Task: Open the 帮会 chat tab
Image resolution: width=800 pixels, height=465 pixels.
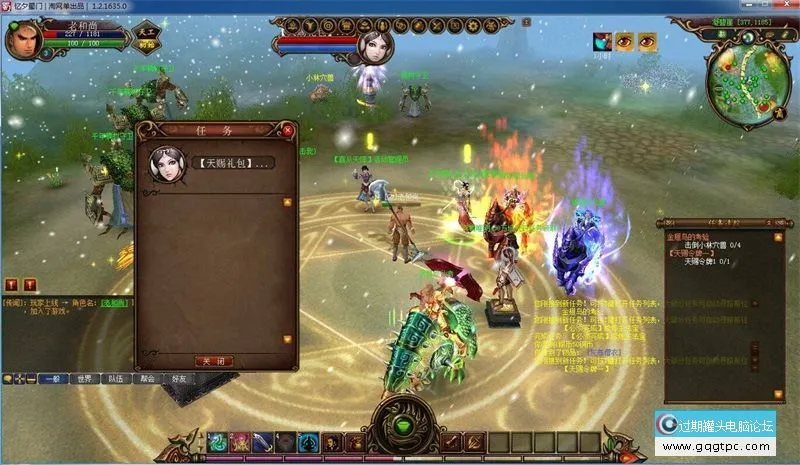Action: [x=147, y=379]
